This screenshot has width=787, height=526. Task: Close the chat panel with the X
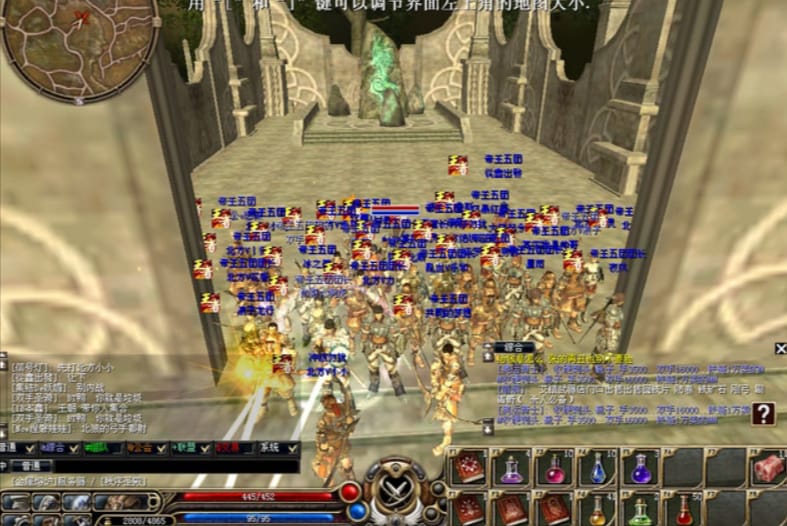tap(780, 348)
